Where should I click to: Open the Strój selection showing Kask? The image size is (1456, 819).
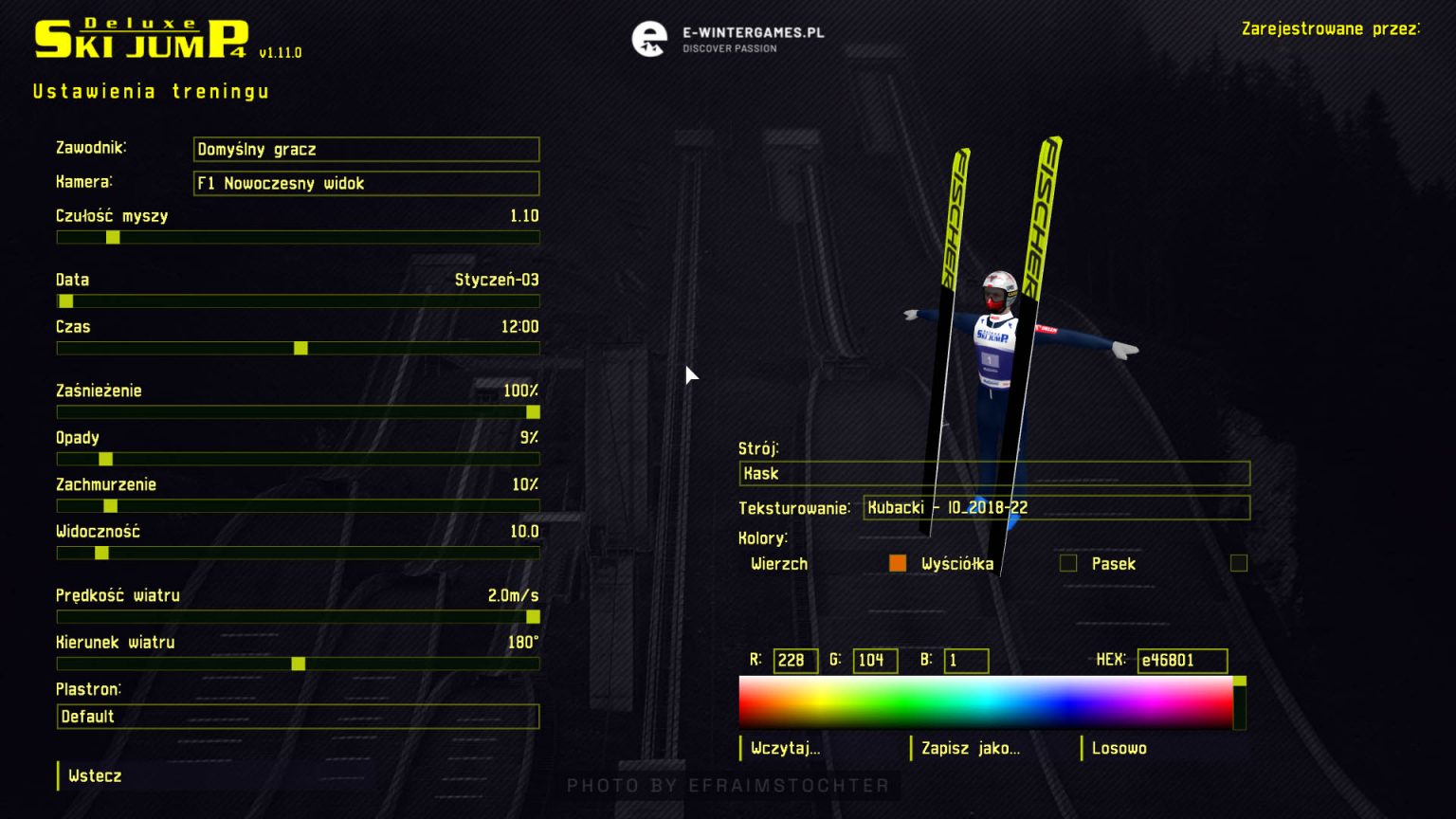(993, 473)
